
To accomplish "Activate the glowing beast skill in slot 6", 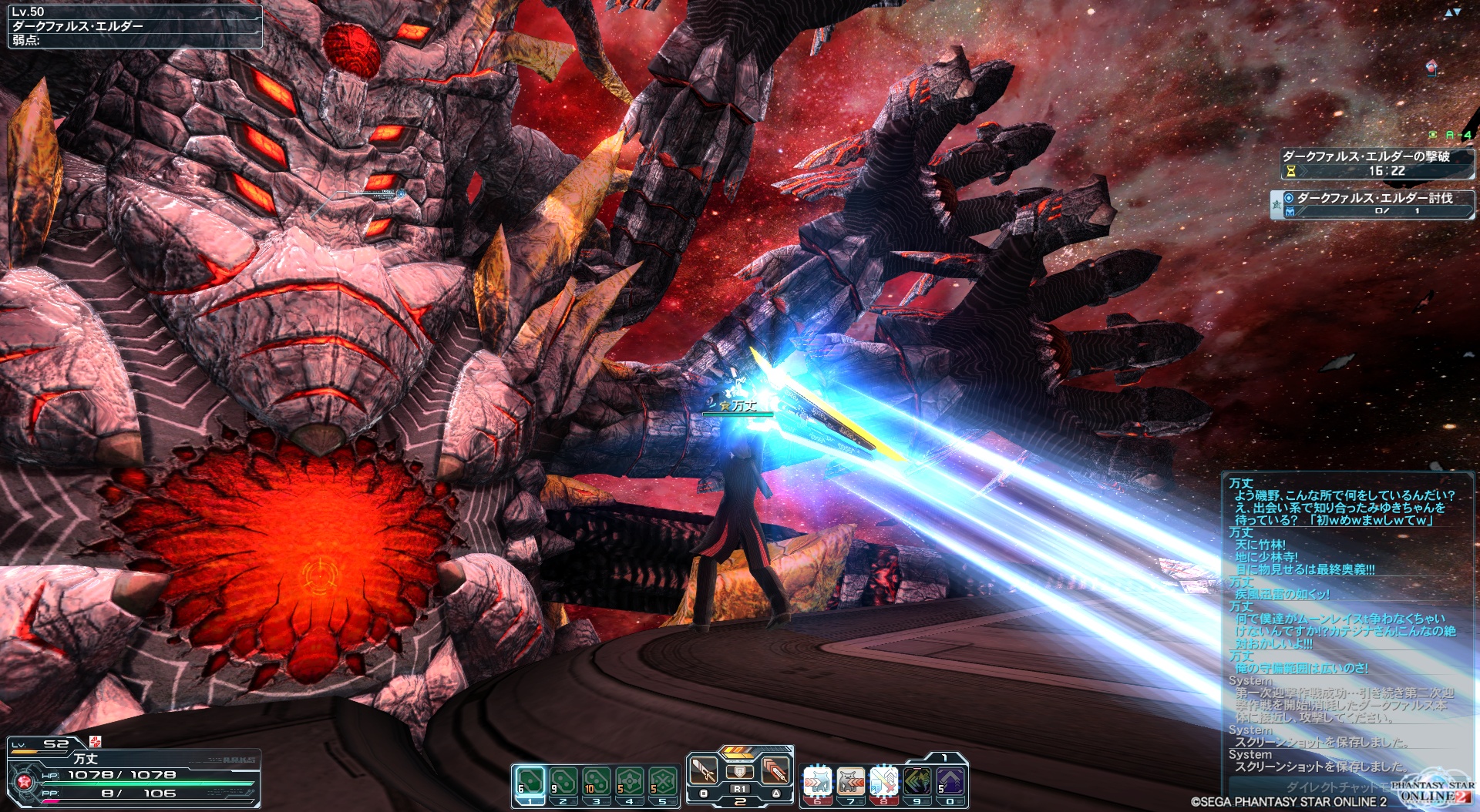I will click(818, 781).
